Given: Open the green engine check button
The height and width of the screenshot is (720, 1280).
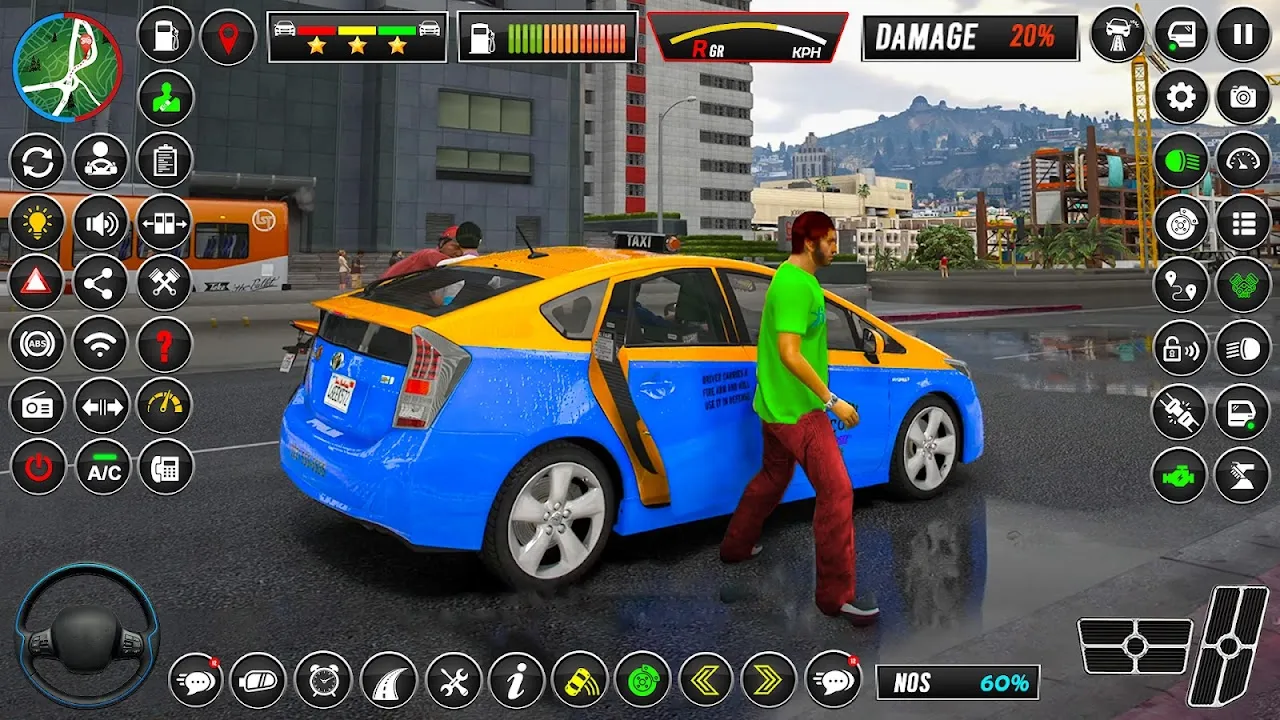Looking at the screenshot, I should (x=1180, y=474).
